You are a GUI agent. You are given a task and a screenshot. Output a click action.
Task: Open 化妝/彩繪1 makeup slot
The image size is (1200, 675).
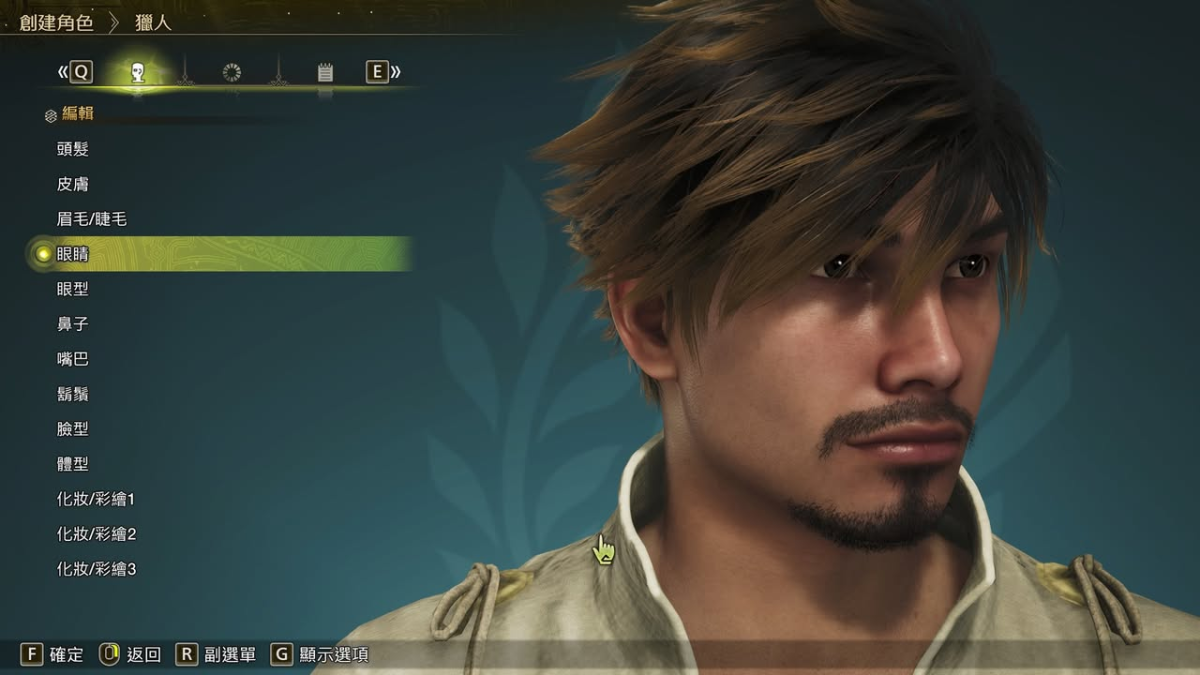click(96, 499)
